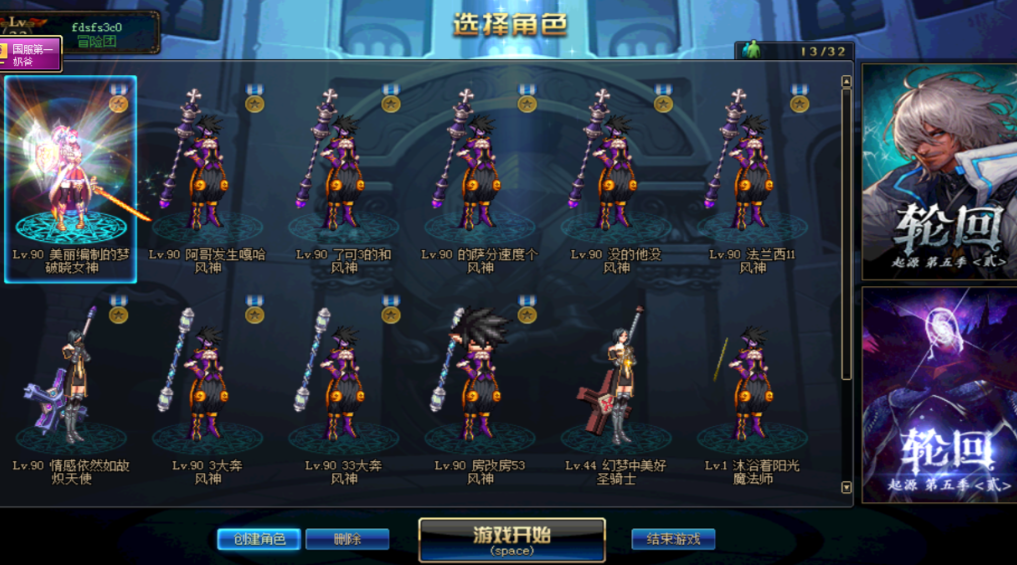This screenshot has height=565, width=1017.
Task: Open the lower 轮回 season banner
Action: [939, 395]
